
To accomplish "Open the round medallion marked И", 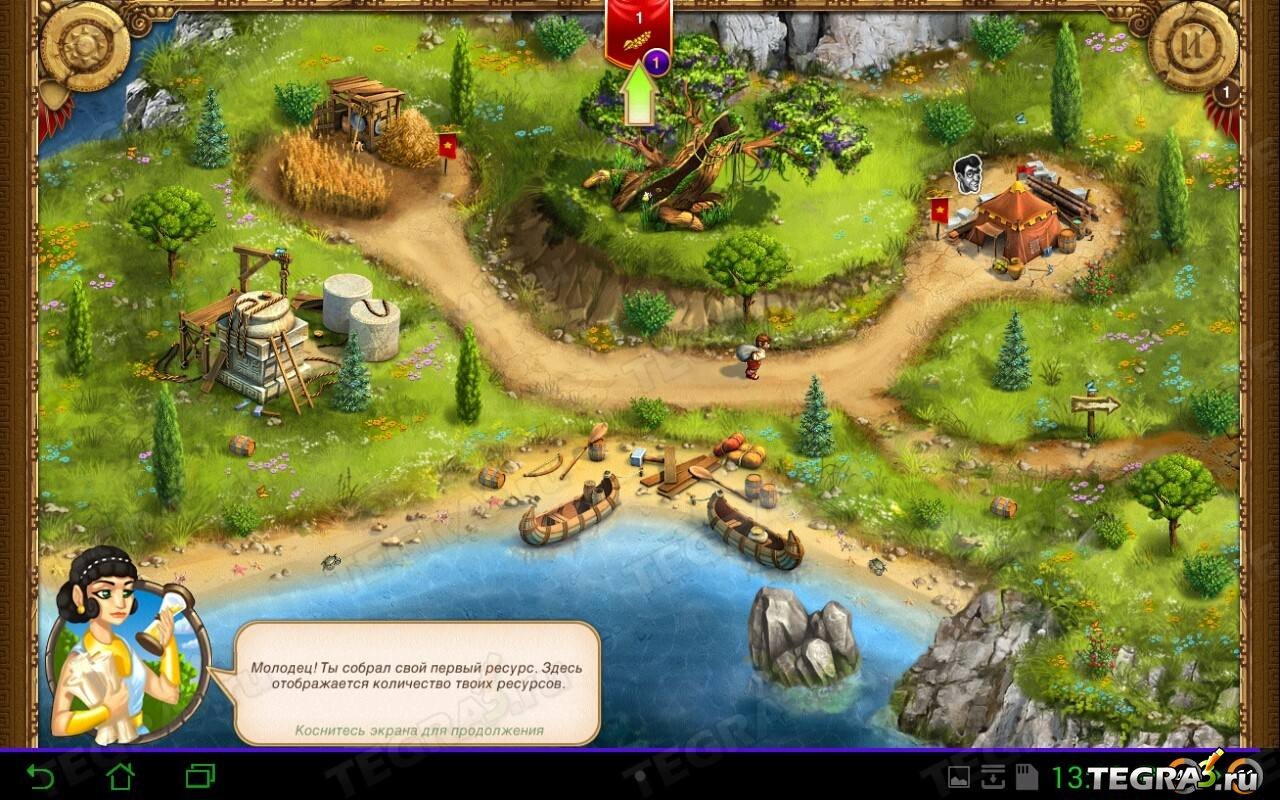I will 1194,48.
